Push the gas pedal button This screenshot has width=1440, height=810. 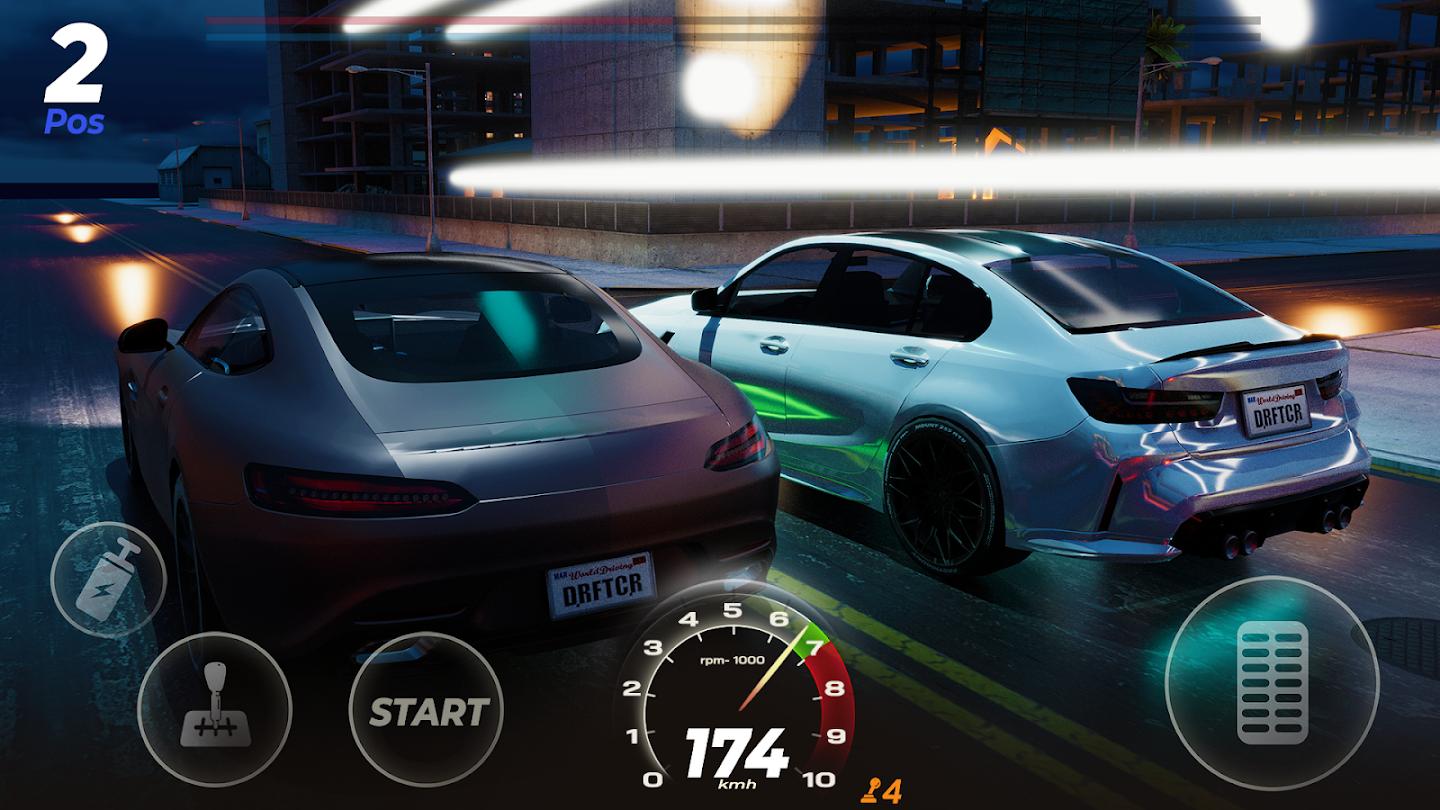click(1272, 683)
